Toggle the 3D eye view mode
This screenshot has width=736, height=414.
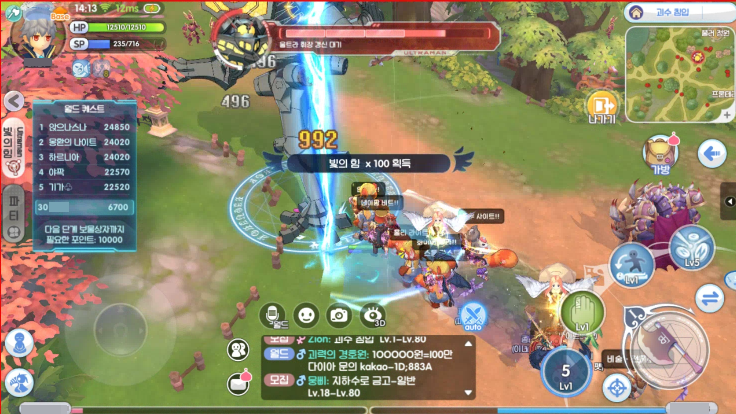coord(372,316)
